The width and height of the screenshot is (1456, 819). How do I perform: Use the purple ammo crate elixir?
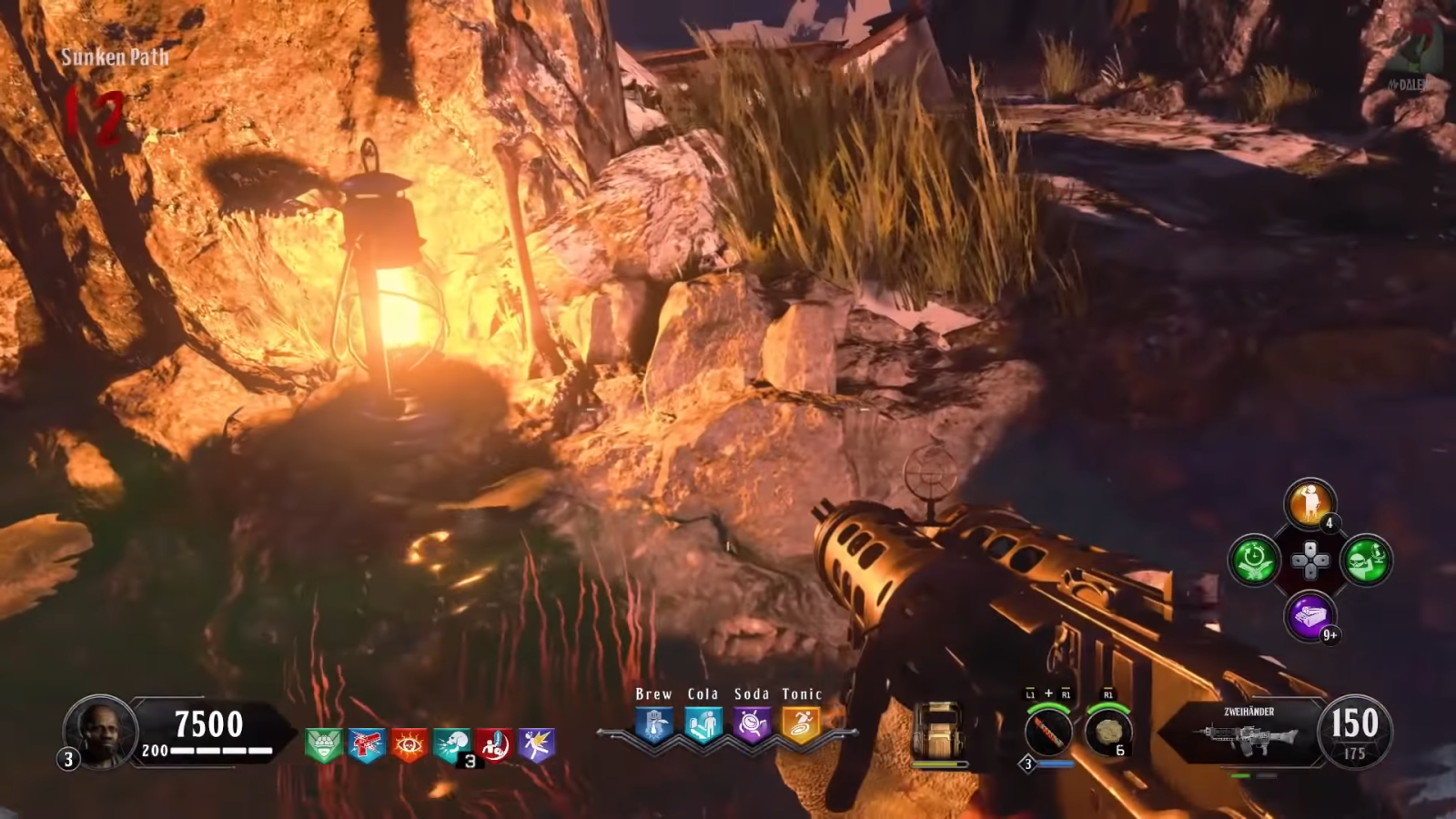tap(1309, 616)
